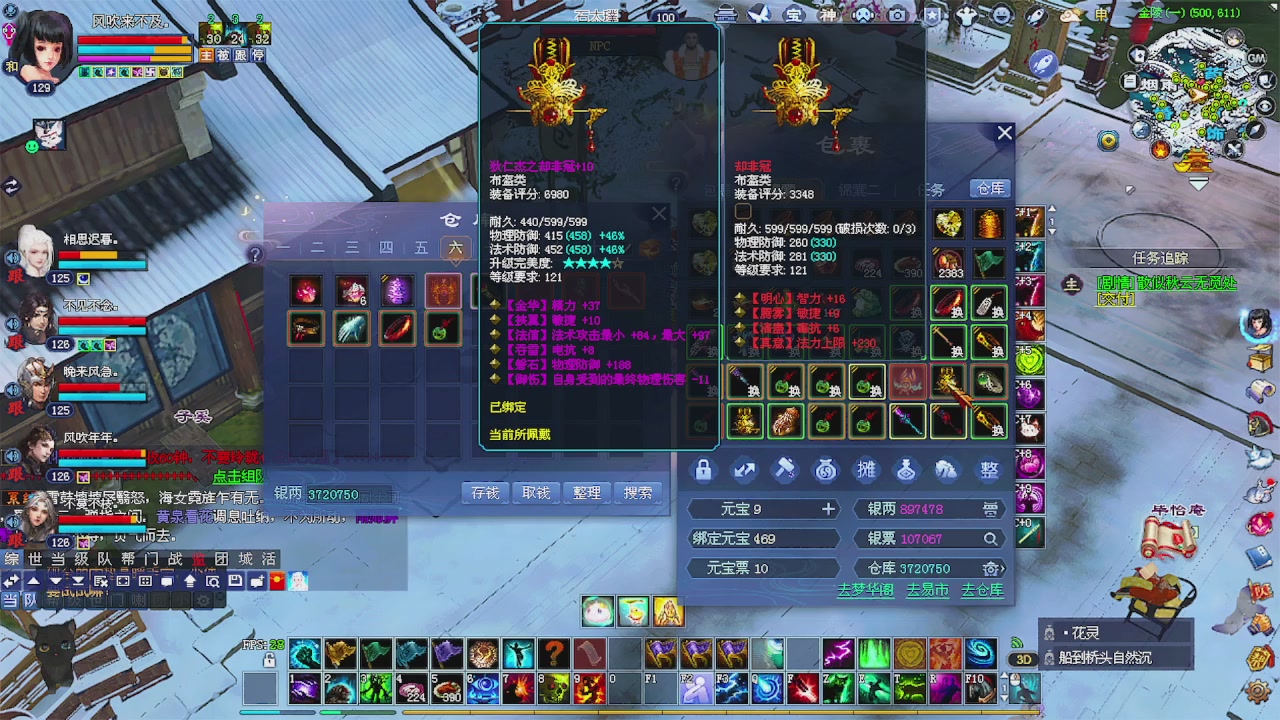Image resolution: width=1280 pixels, height=720 pixels.
Task: Toggle the warehouse lock icon
Action: click(703, 470)
